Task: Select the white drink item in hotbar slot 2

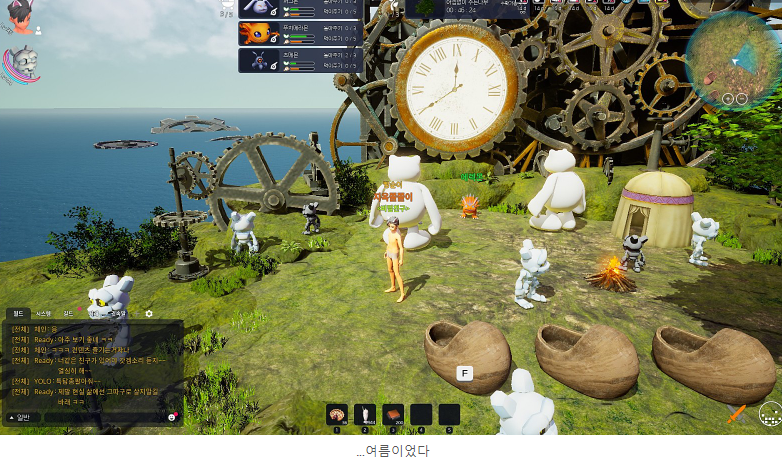Action: pyautogui.click(x=365, y=415)
